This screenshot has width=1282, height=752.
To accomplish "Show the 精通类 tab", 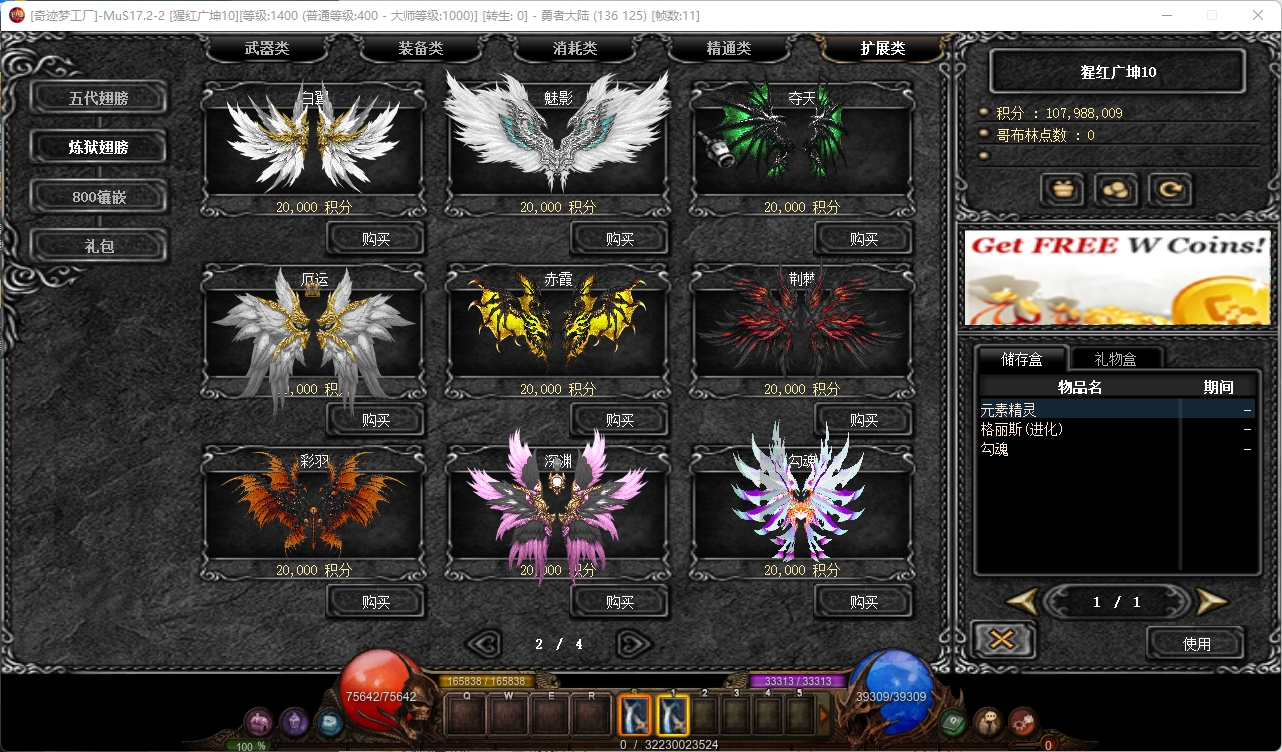I will pyautogui.click(x=729, y=48).
